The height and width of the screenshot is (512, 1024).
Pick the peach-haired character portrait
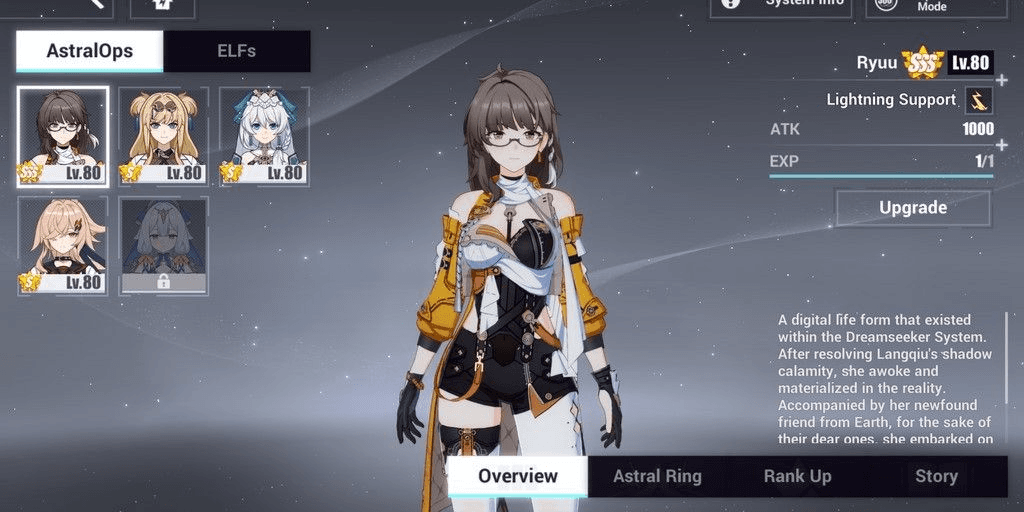click(63, 245)
